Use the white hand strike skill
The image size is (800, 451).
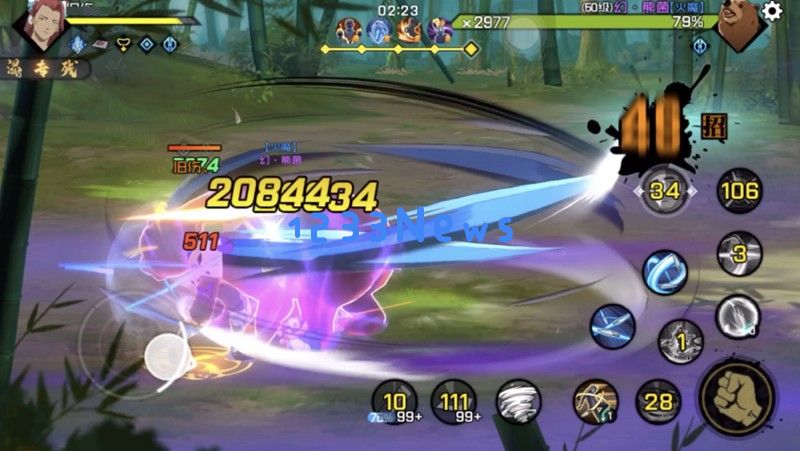pos(738,316)
